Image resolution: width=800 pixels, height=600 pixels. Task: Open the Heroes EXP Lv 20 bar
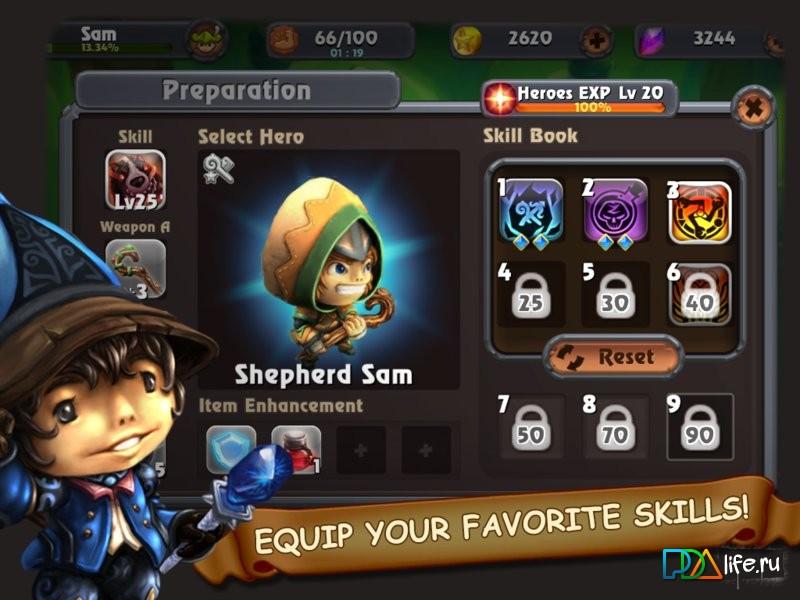pos(576,98)
